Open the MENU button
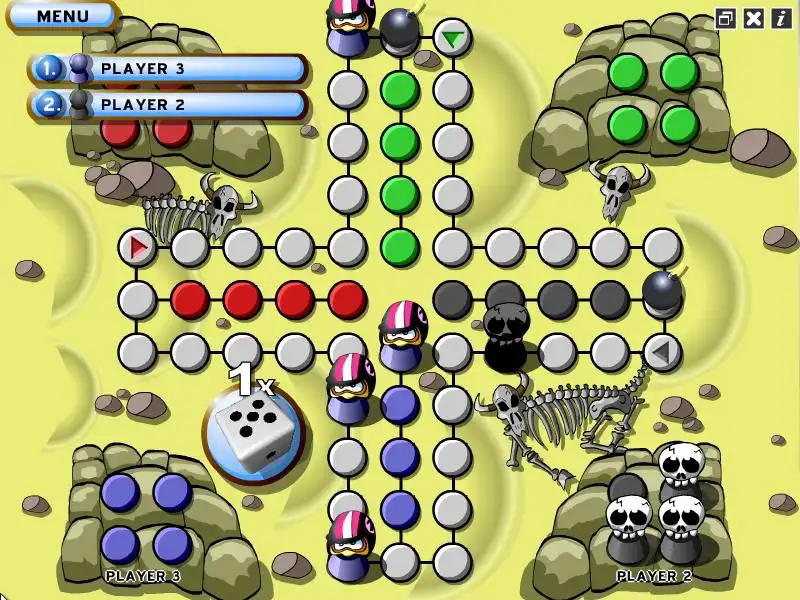This screenshot has width=800, height=600. point(62,15)
